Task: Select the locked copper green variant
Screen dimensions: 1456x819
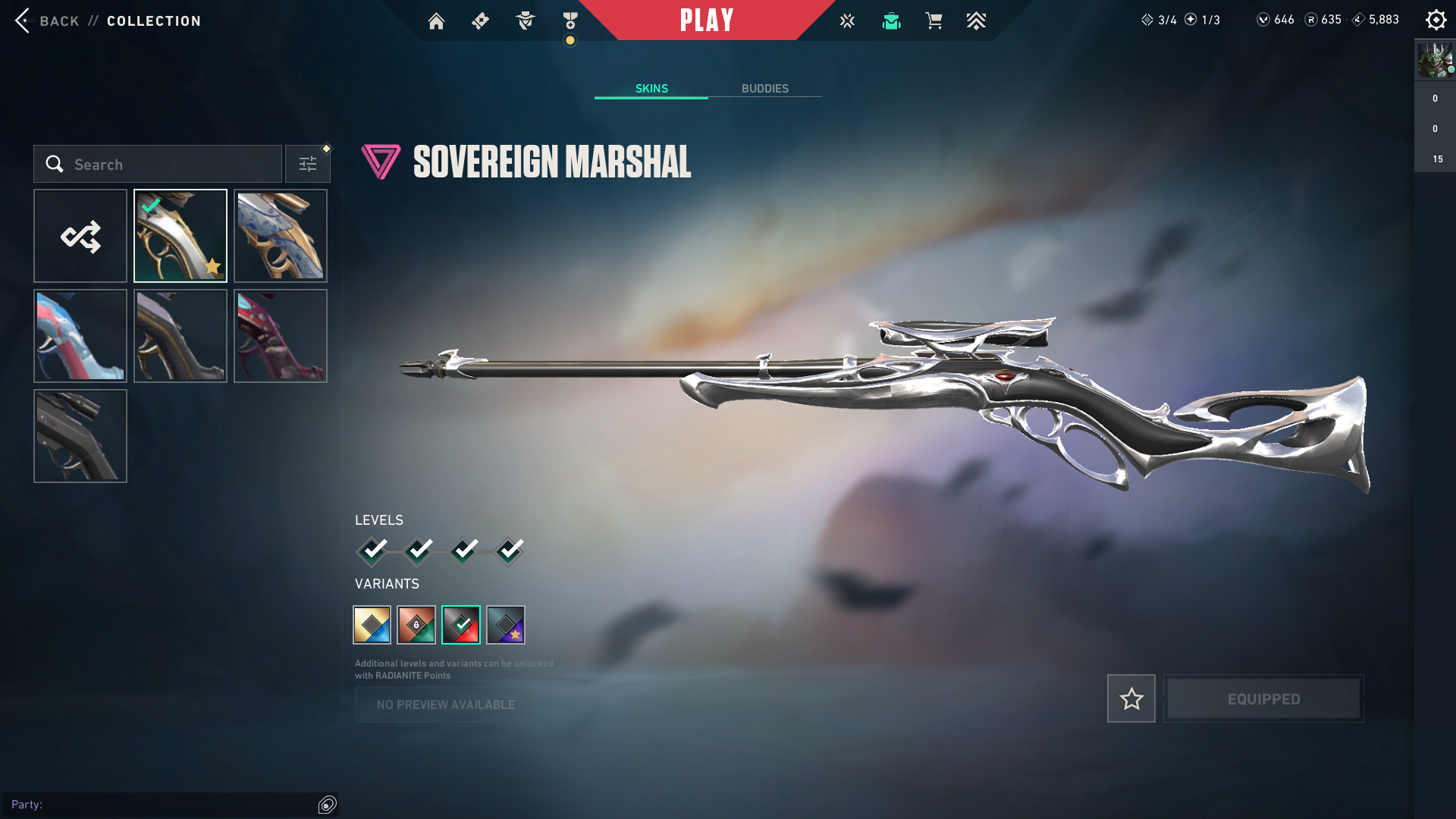Action: [416, 625]
